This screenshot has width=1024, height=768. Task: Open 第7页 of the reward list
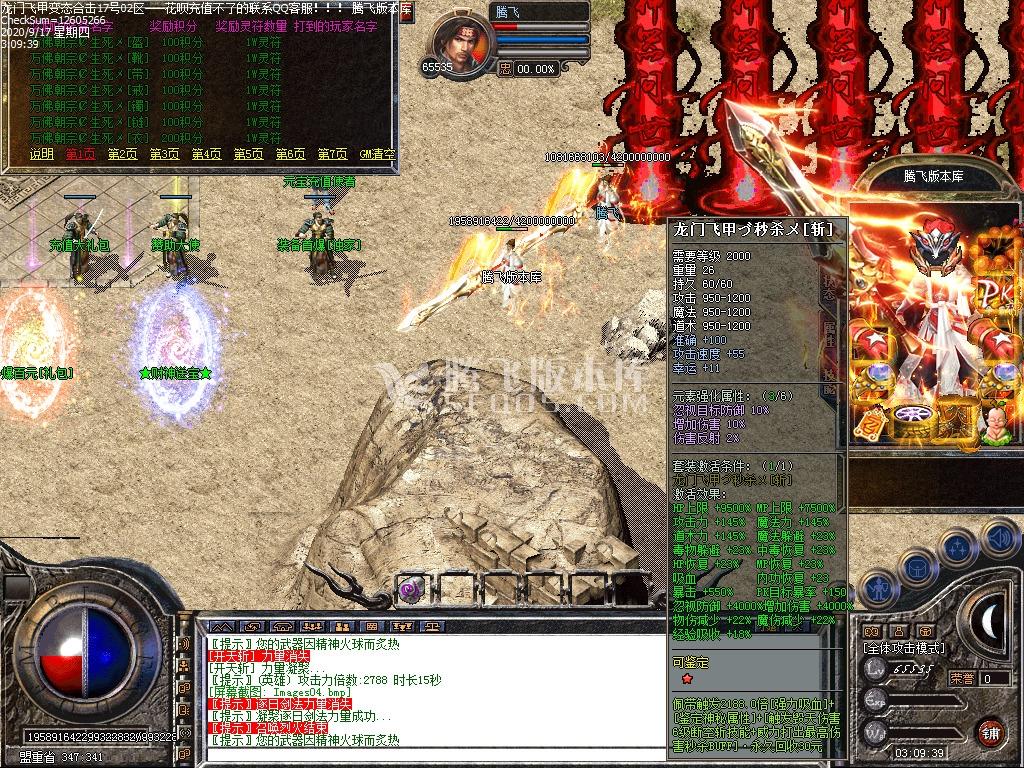click(x=333, y=154)
